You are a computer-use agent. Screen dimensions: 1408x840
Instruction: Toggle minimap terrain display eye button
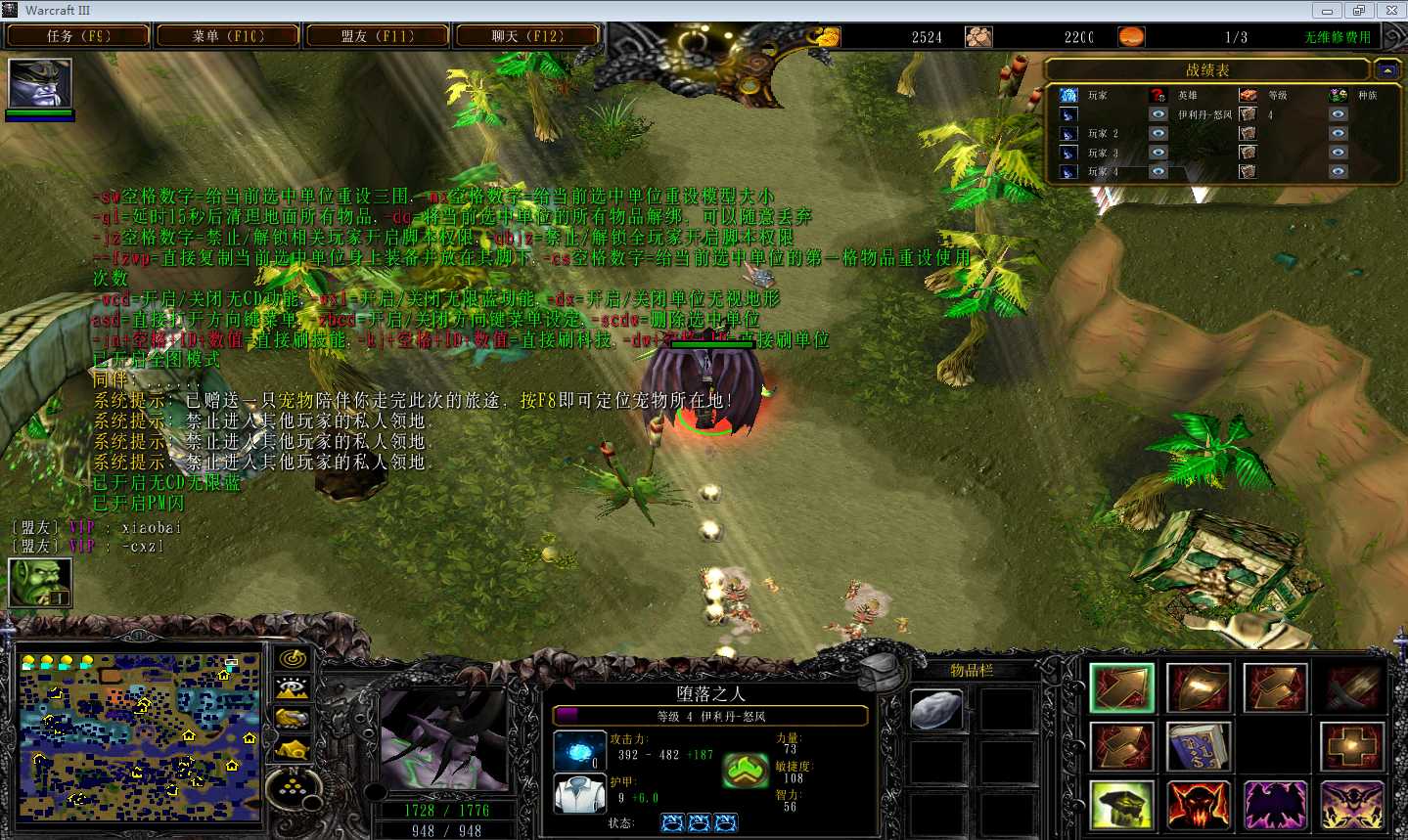tap(293, 688)
